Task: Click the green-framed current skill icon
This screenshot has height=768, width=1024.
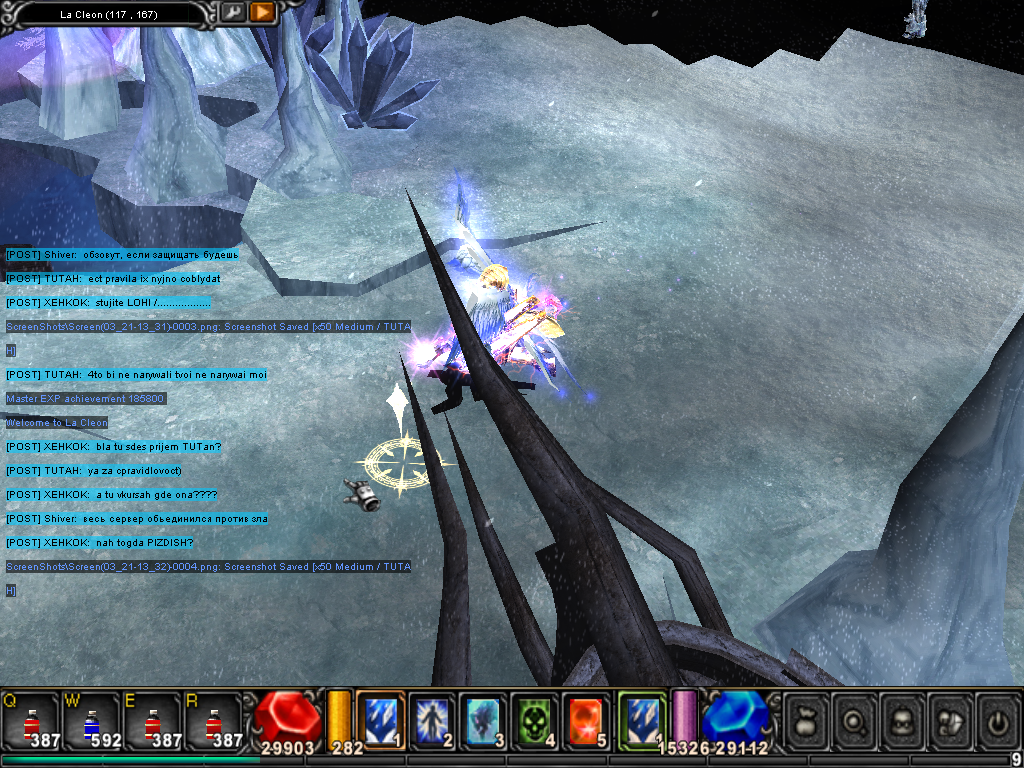Action: pos(641,720)
